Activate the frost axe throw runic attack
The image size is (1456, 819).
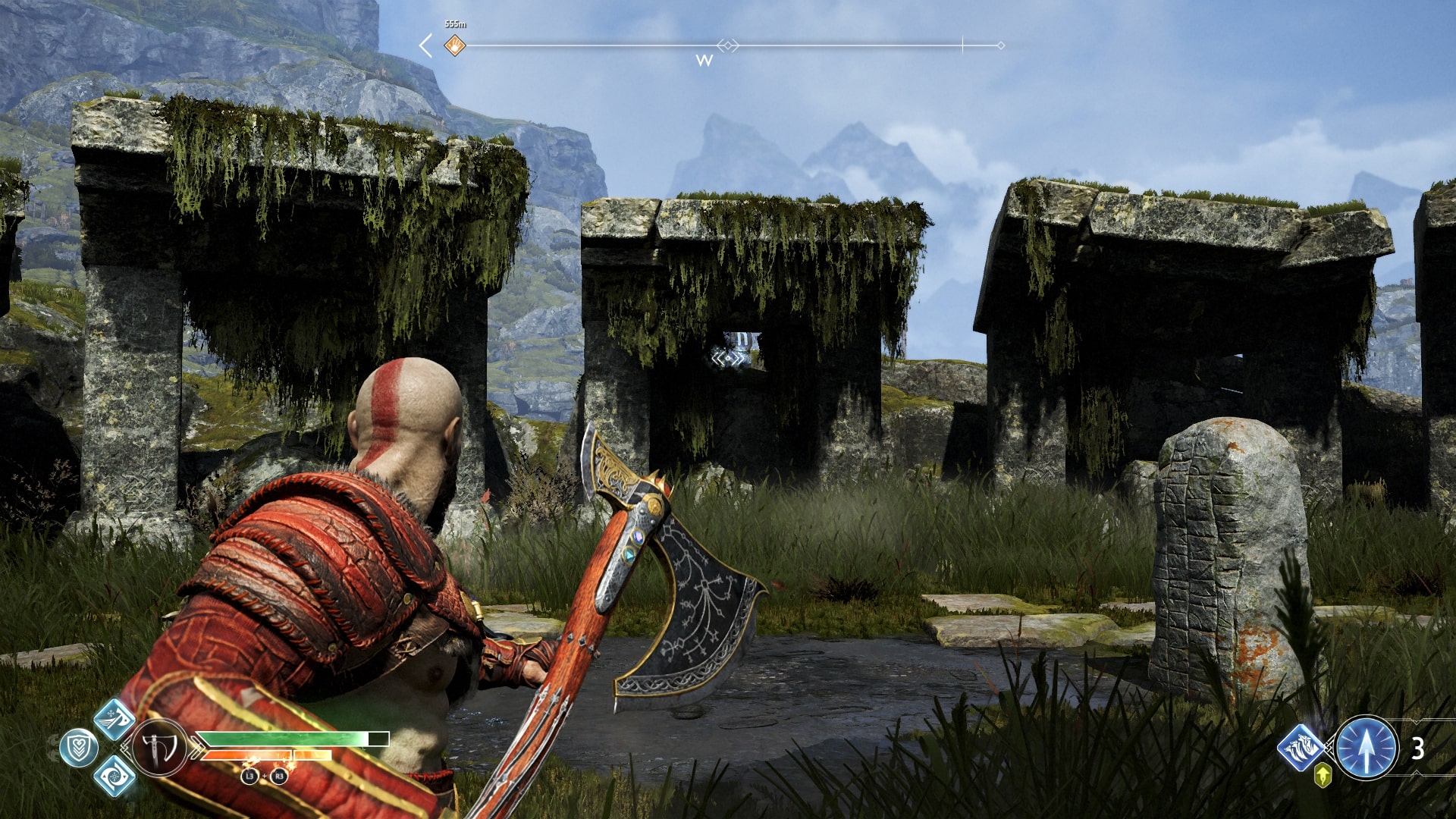(x=114, y=719)
